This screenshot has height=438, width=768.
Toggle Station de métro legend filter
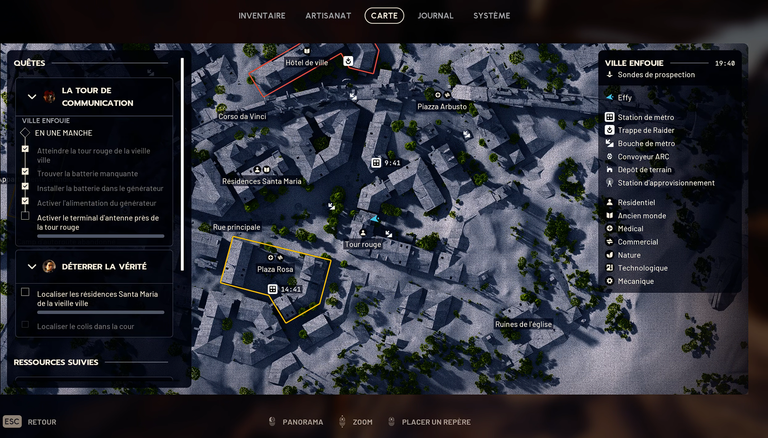pos(644,117)
